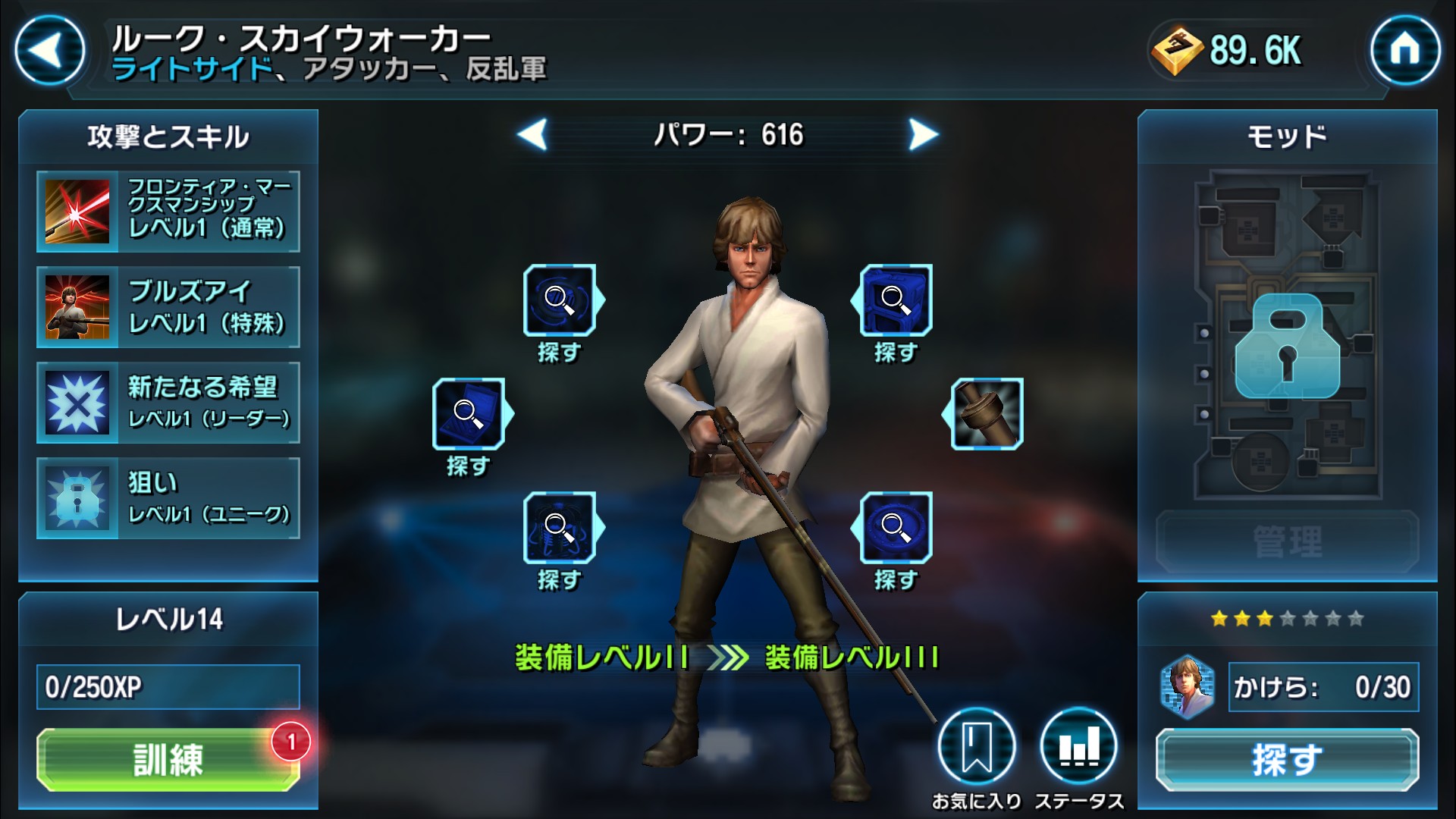
Task: Open the locked モッド panel padlock
Action: (1287, 347)
